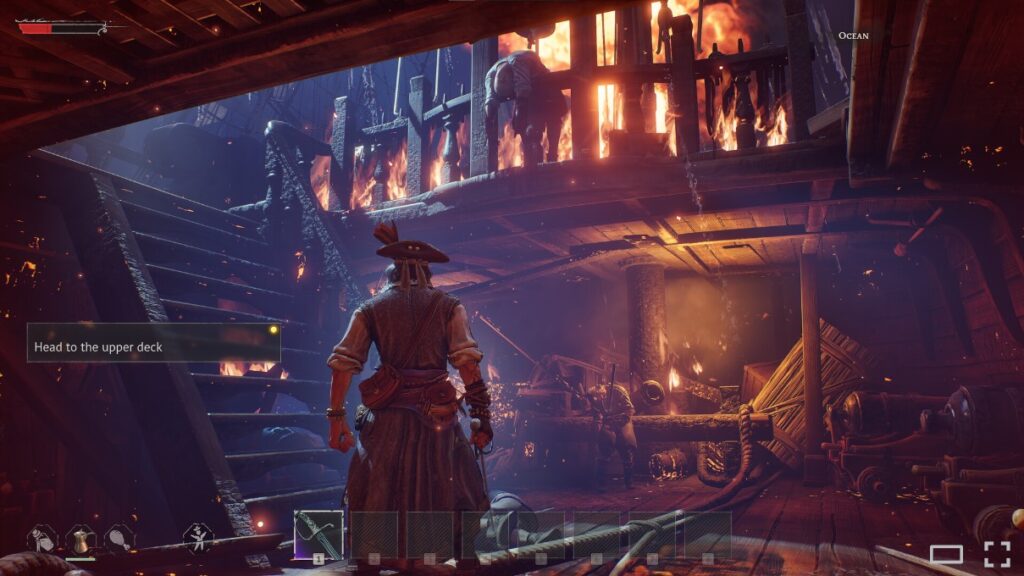Select the pirate figure stance icon
This screenshot has width=1024, height=576.
[x=198, y=538]
